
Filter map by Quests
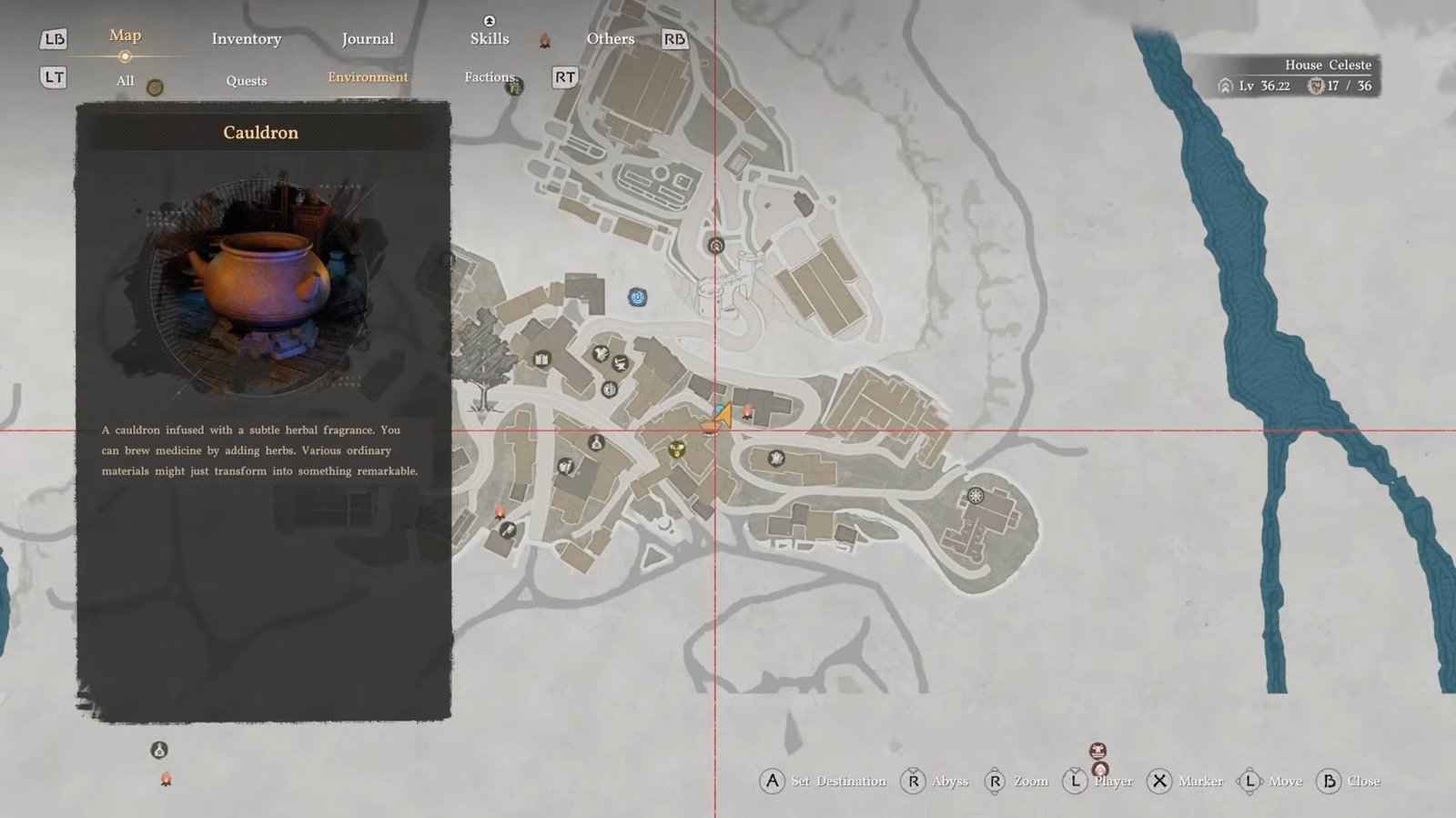point(247,81)
